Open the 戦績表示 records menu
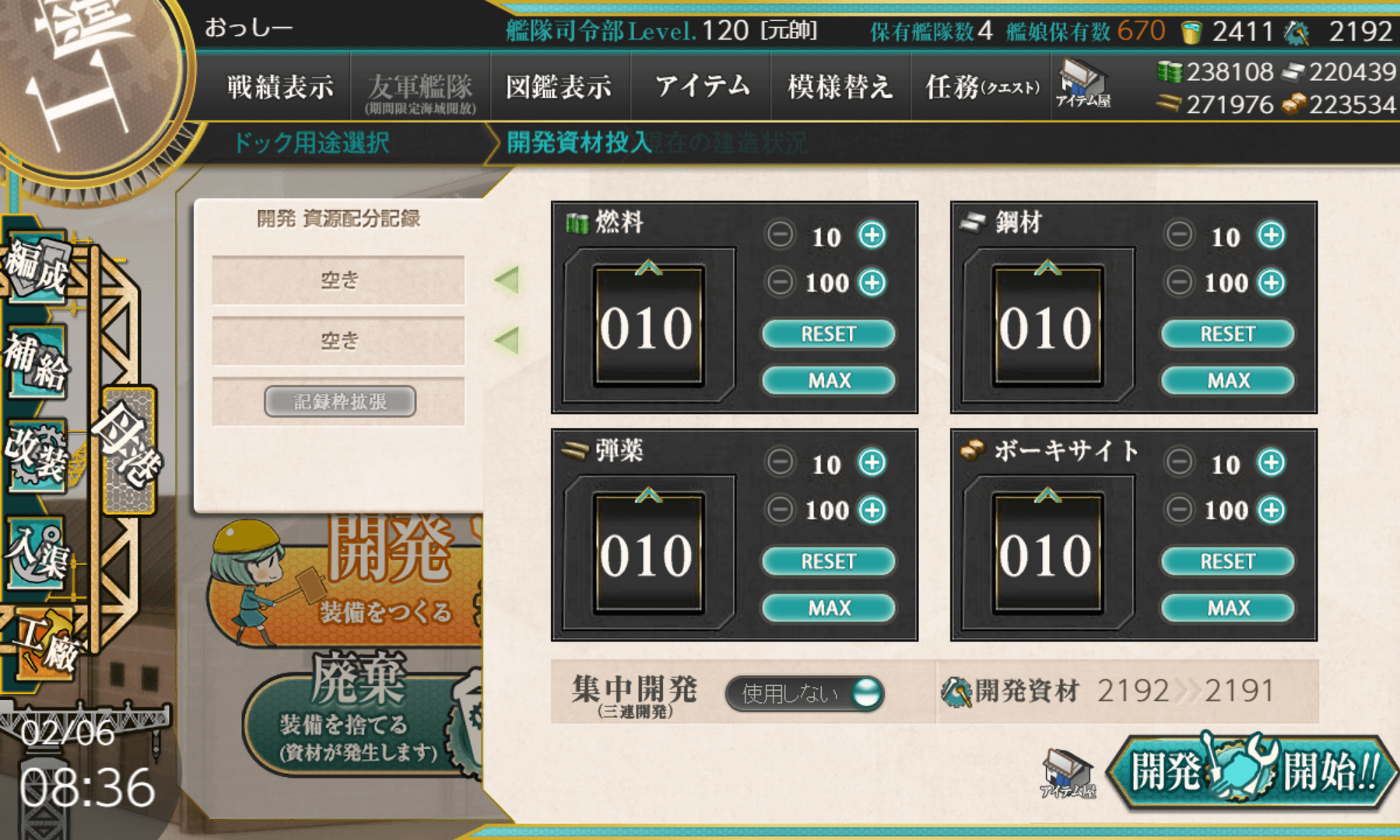This screenshot has width=1400, height=840. (x=280, y=86)
